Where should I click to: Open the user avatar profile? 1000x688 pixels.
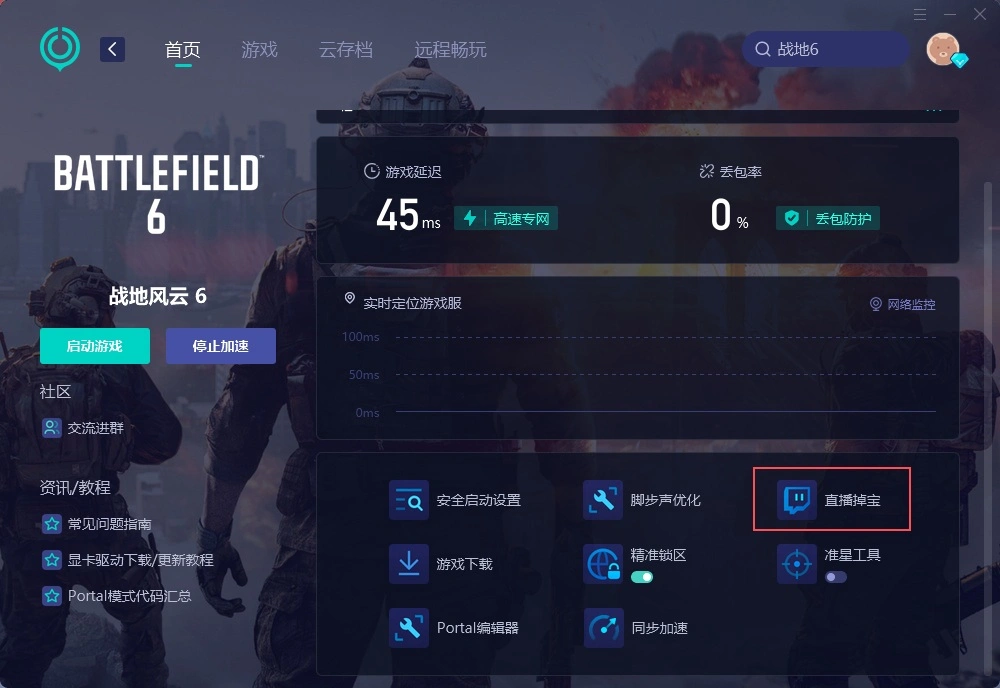[942, 48]
